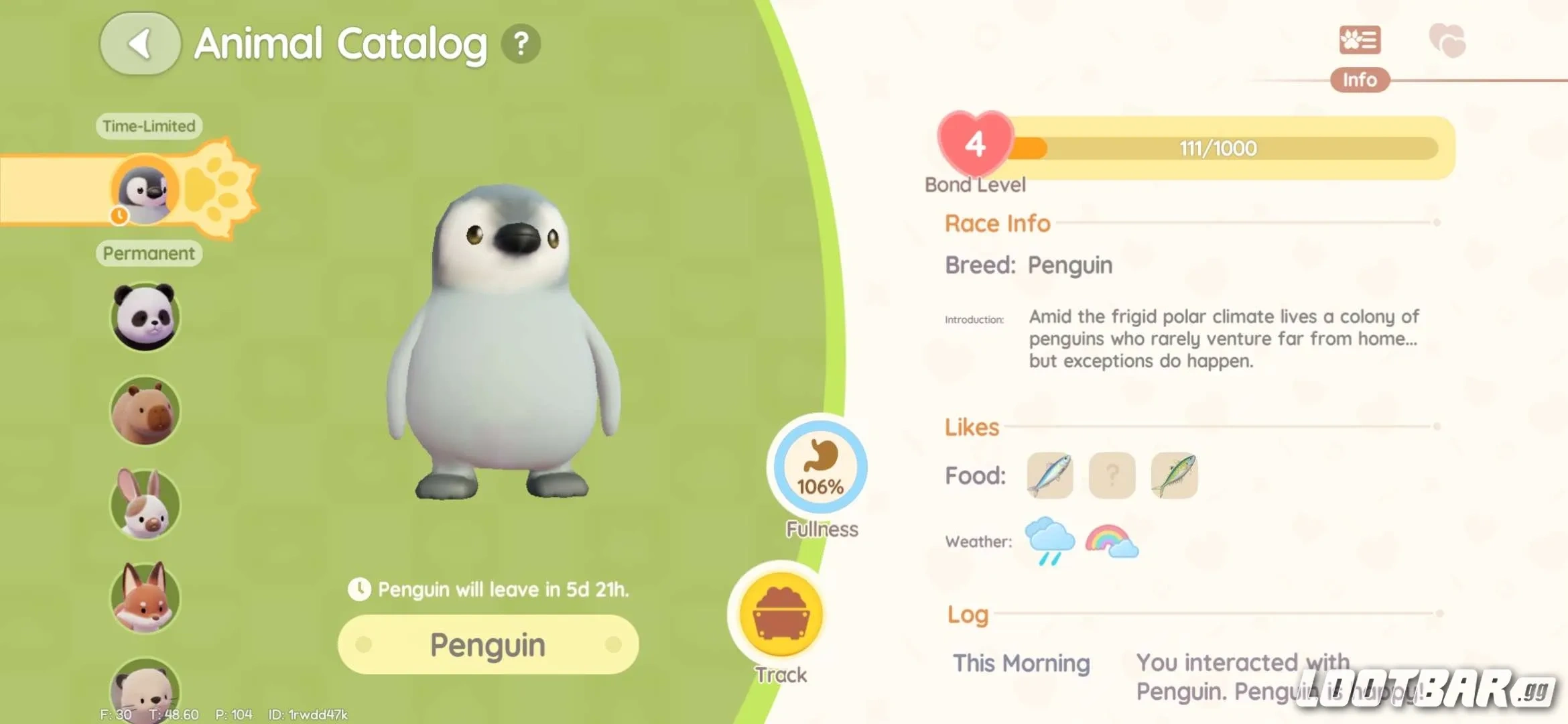Image resolution: width=1568 pixels, height=724 pixels.
Task: Click the rainbow weather icon
Action: coord(1112,540)
